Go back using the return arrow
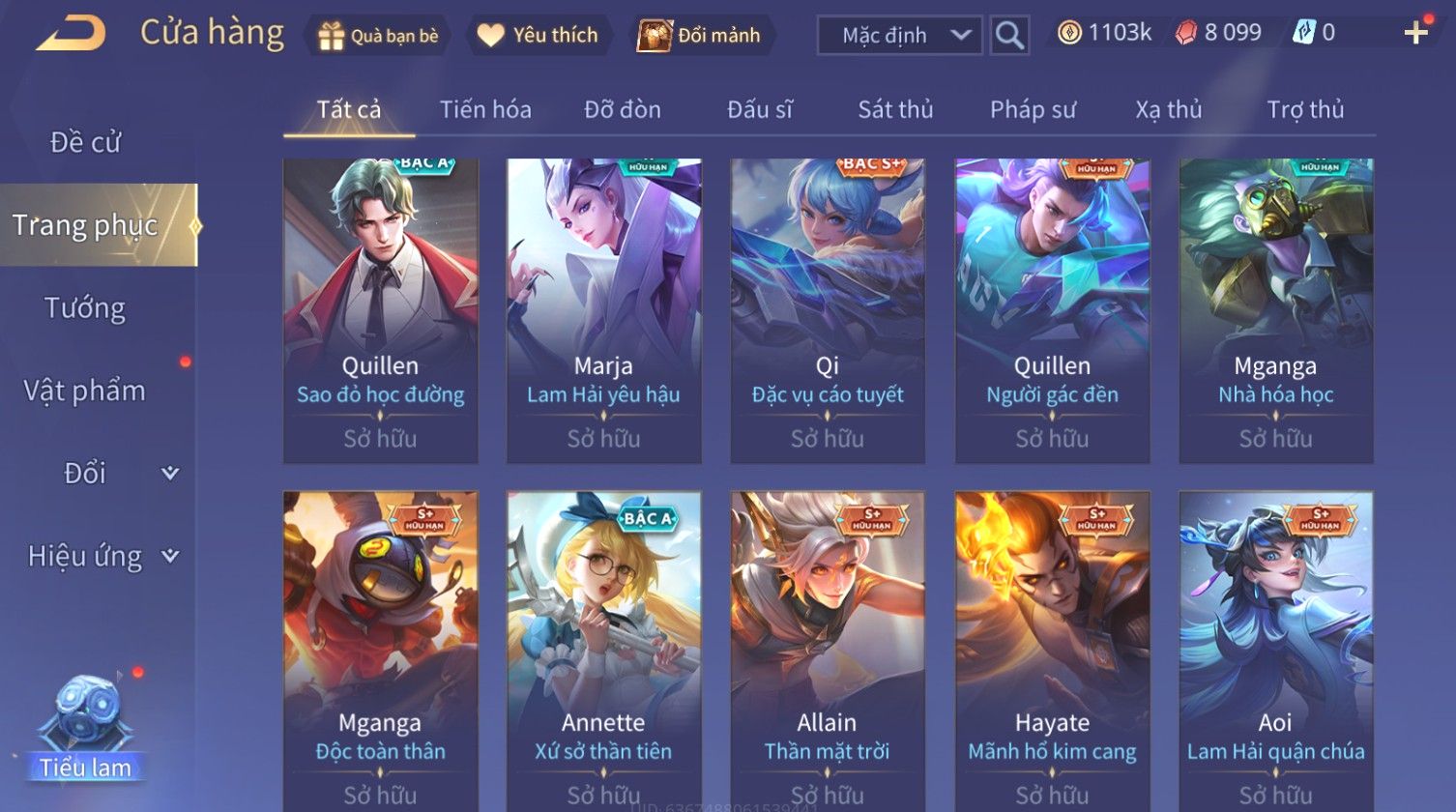The width and height of the screenshot is (1456, 812). click(70, 35)
